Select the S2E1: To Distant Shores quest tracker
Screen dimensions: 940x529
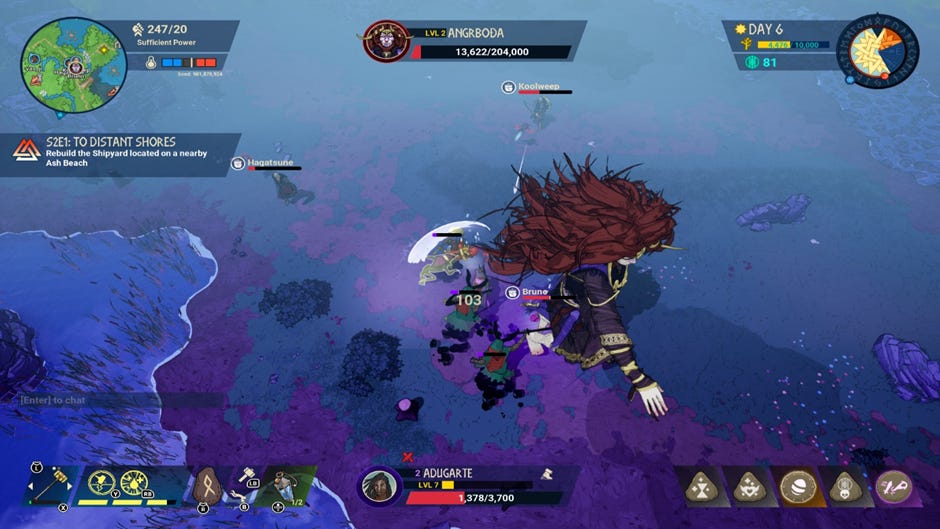pyautogui.click(x=120, y=152)
